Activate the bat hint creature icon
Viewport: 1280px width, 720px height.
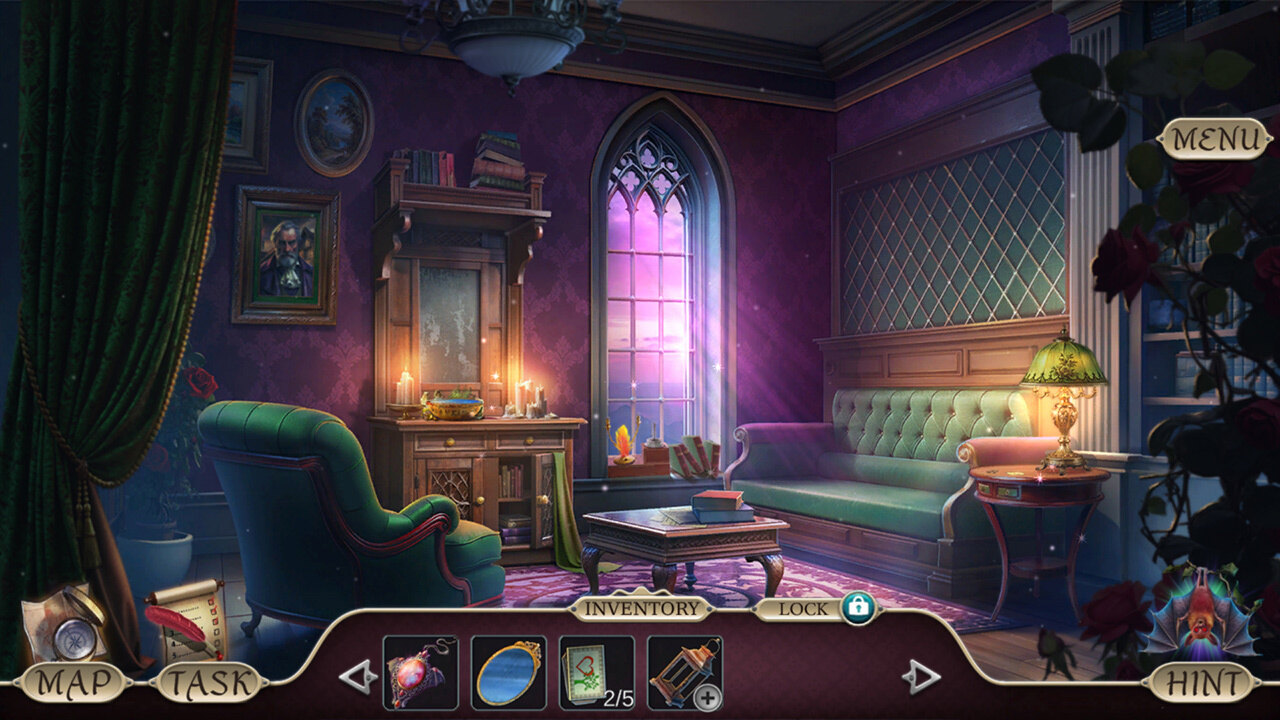pyautogui.click(x=1200, y=612)
